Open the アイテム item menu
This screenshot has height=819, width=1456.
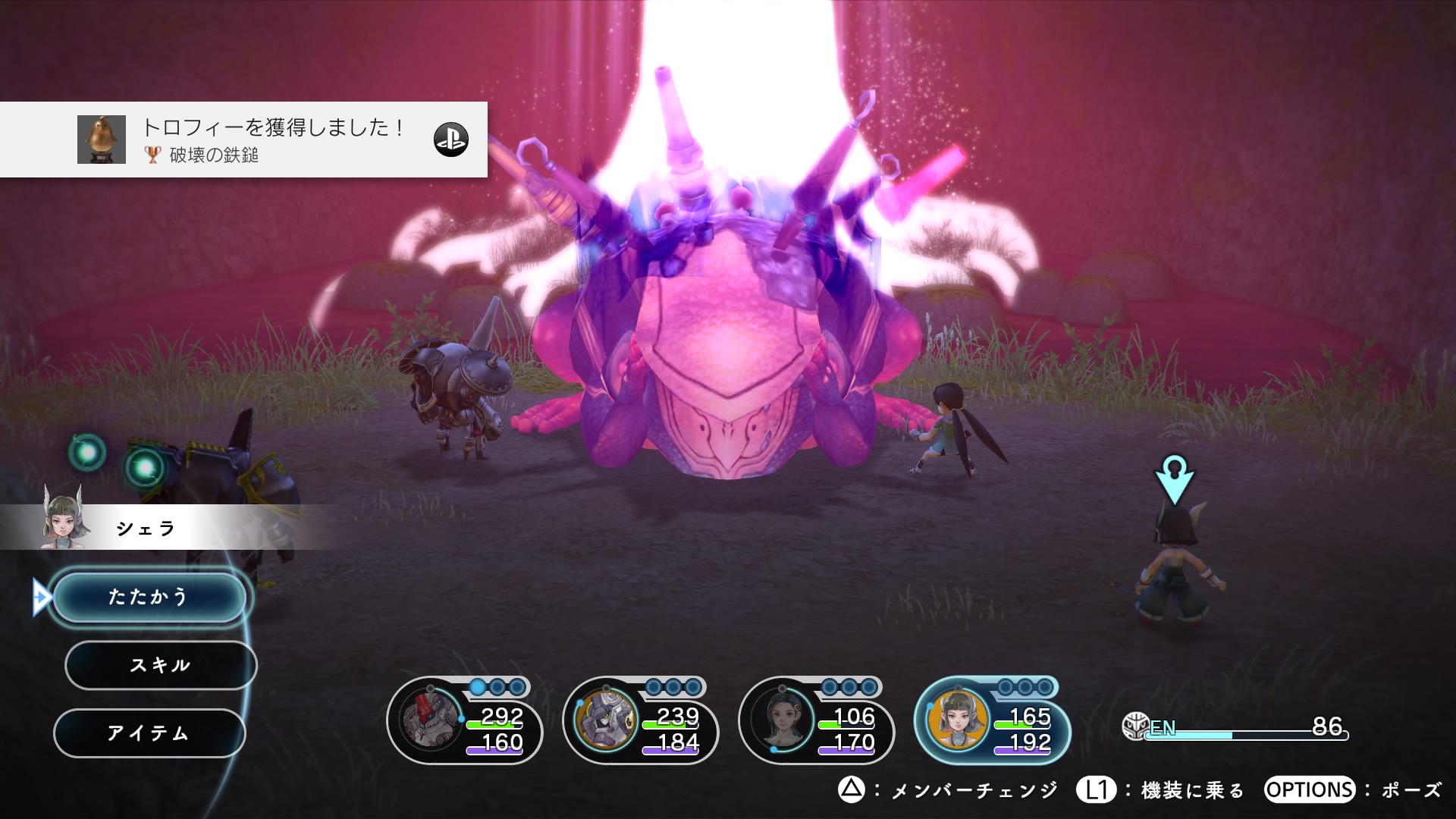pos(149,733)
